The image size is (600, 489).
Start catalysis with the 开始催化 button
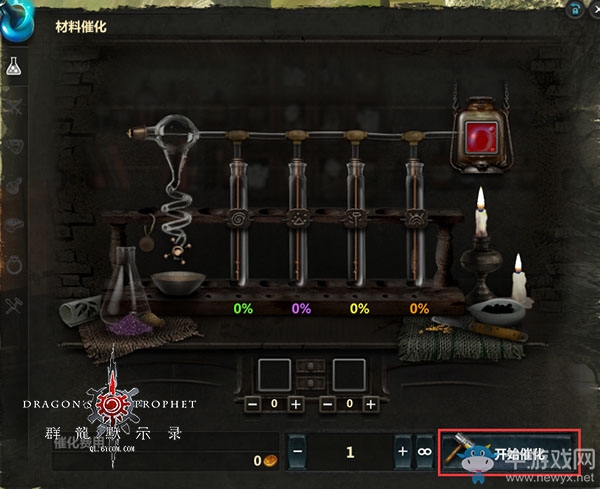[509, 451]
